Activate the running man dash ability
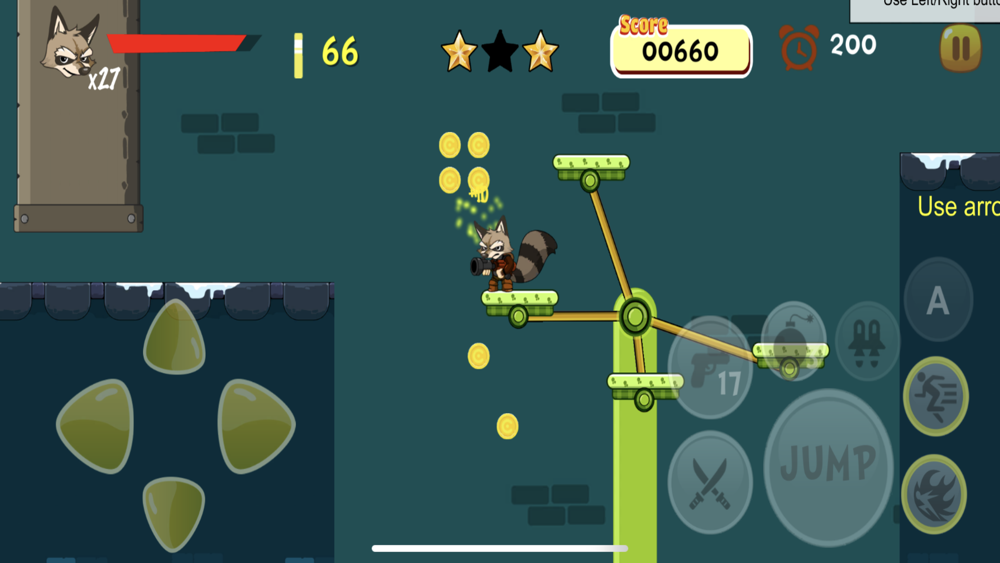The width and height of the screenshot is (1000, 563). 936,396
